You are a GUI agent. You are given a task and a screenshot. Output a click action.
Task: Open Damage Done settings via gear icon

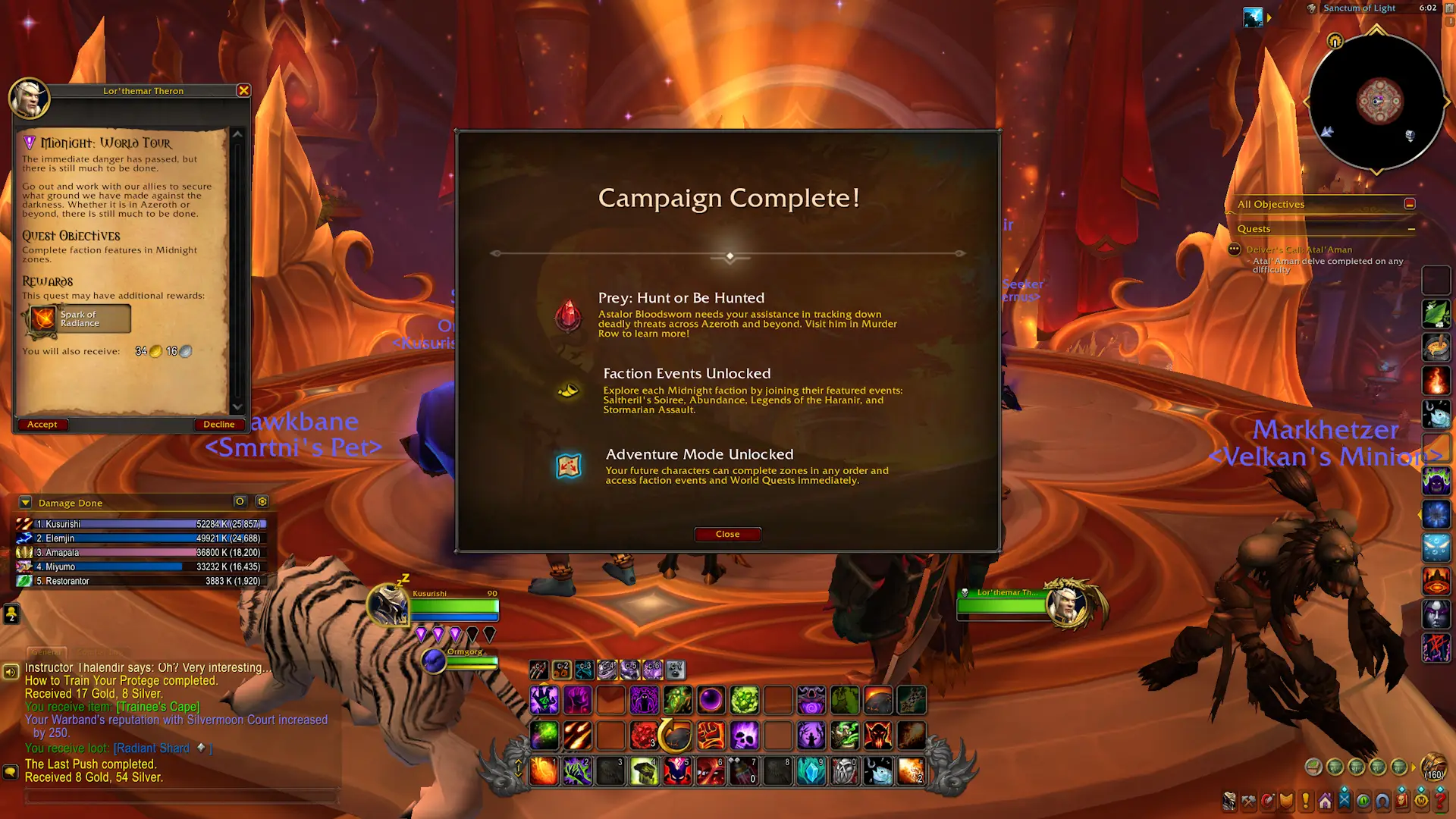click(x=262, y=501)
